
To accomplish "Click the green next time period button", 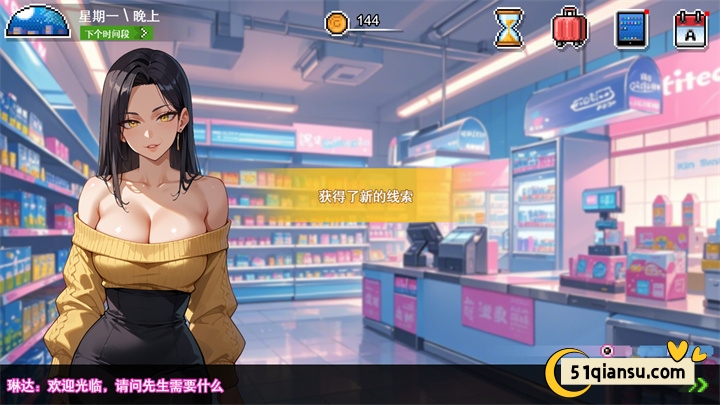I will pos(117,33).
